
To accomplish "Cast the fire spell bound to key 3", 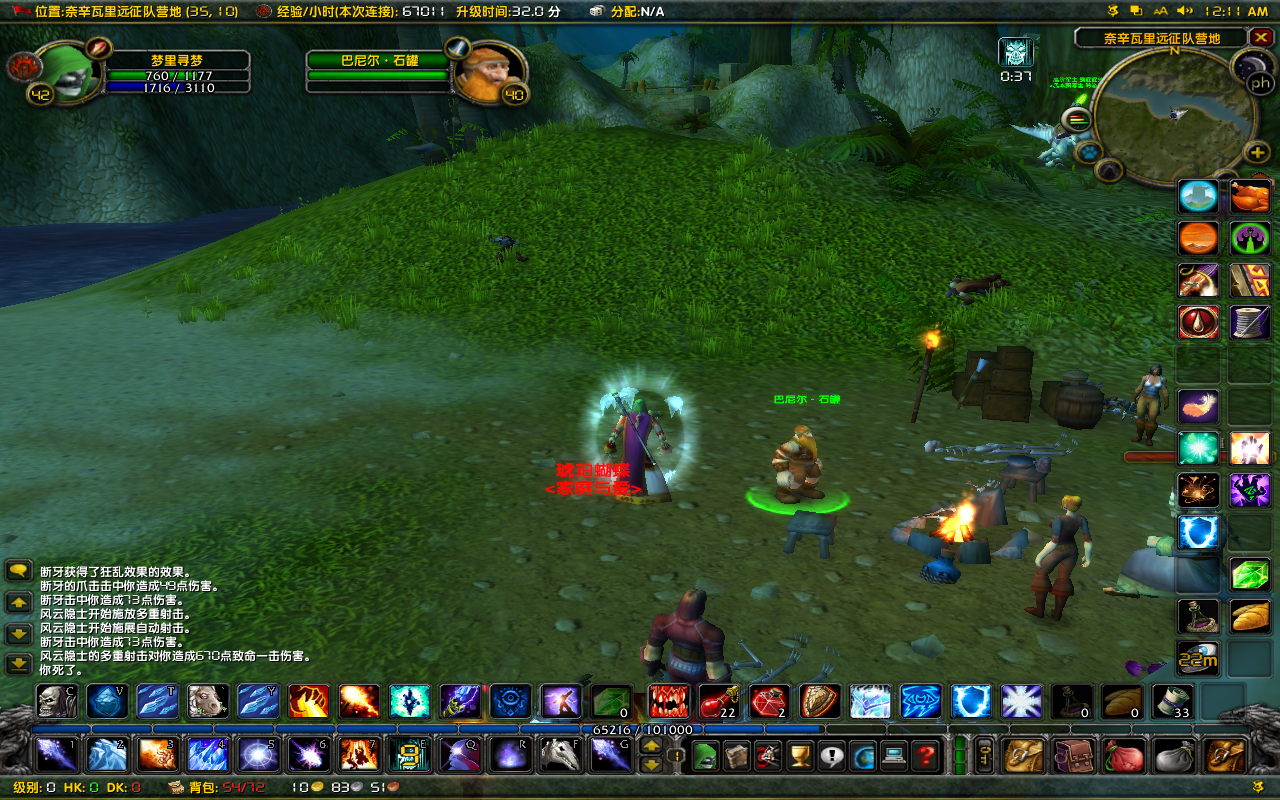I will (x=157, y=754).
